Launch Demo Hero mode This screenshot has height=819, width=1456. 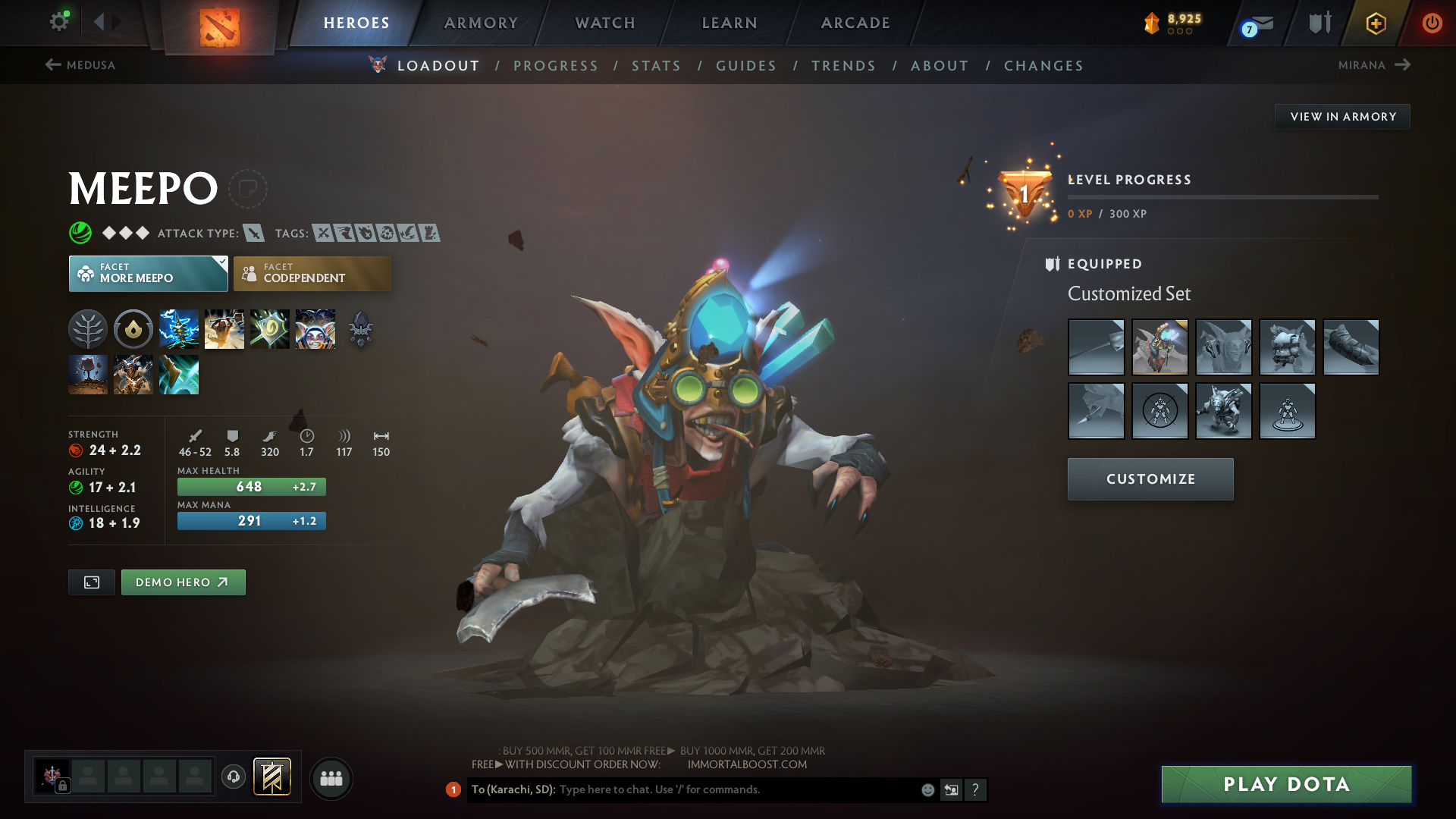183,582
